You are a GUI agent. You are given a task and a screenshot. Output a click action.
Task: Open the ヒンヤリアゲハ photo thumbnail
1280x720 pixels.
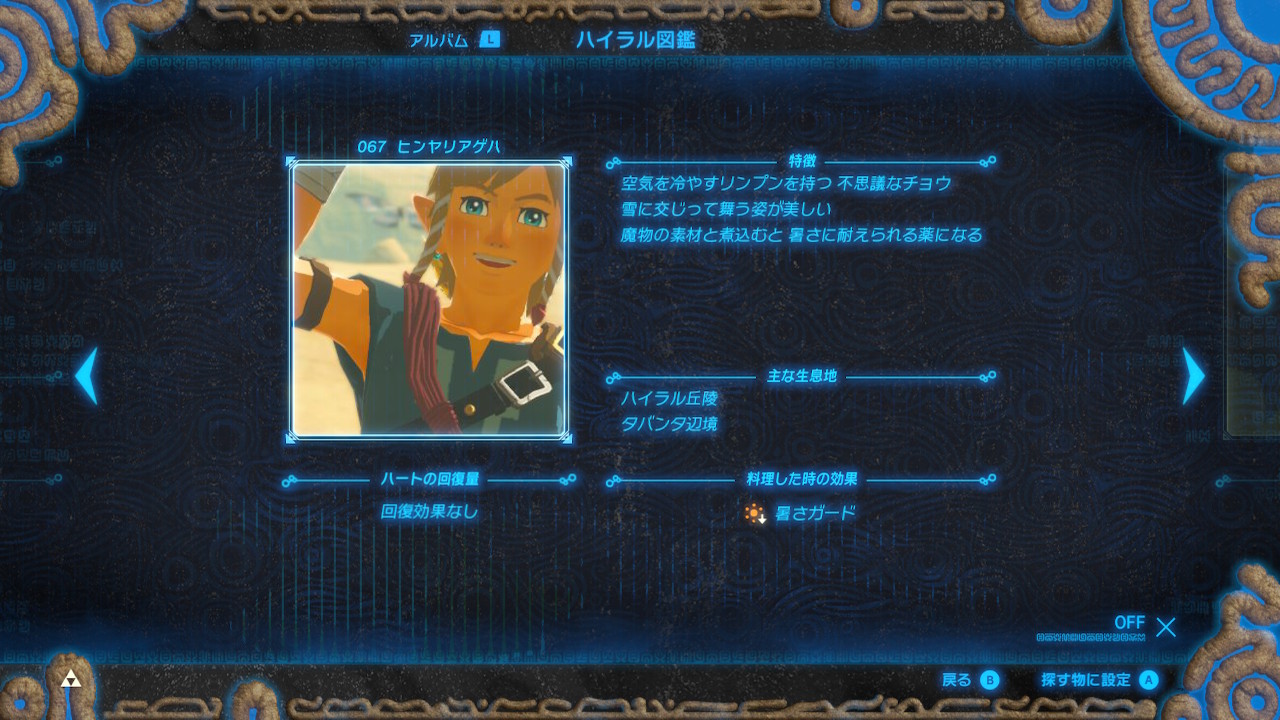pos(430,298)
